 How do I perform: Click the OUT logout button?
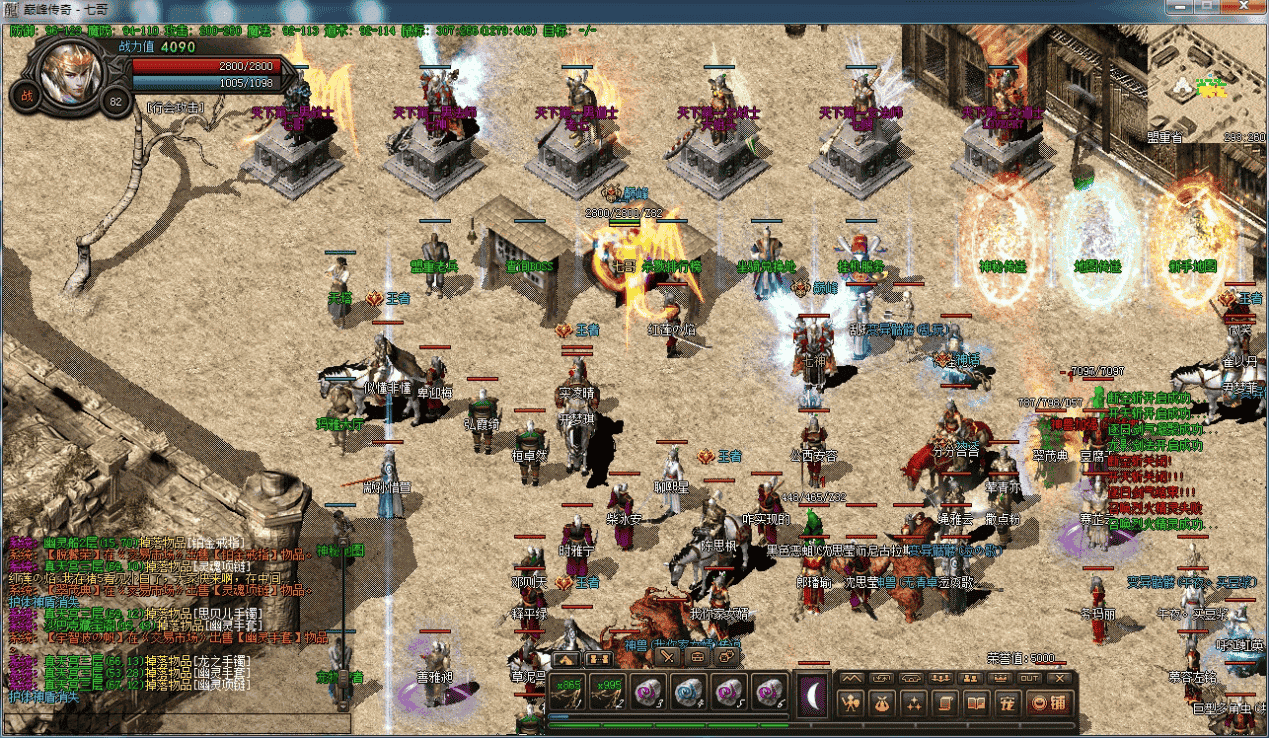point(1030,678)
